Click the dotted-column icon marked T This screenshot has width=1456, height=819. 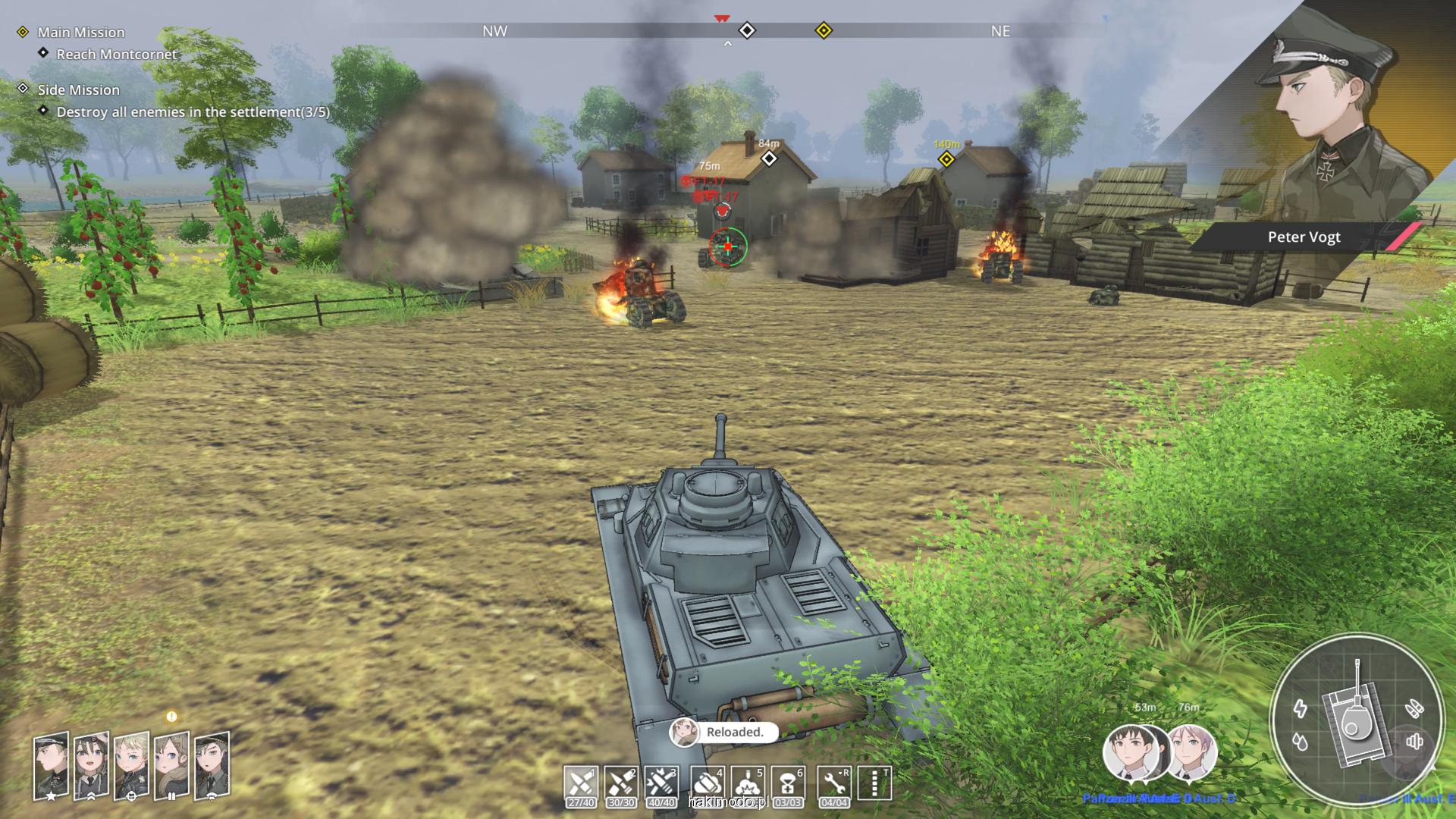coord(874,783)
